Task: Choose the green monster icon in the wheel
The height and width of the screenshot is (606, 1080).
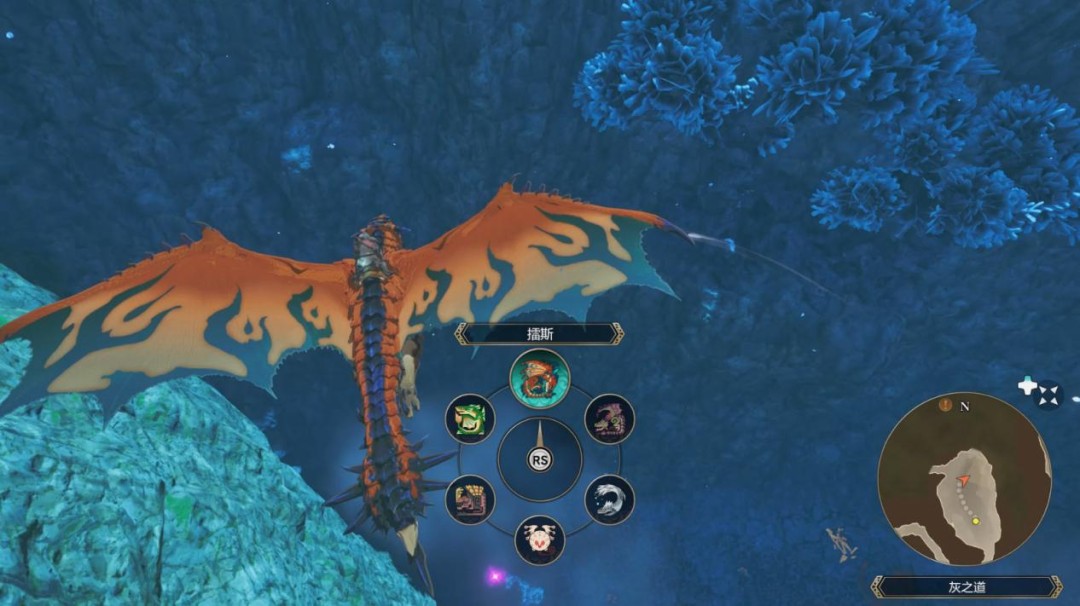Action: 469,418
